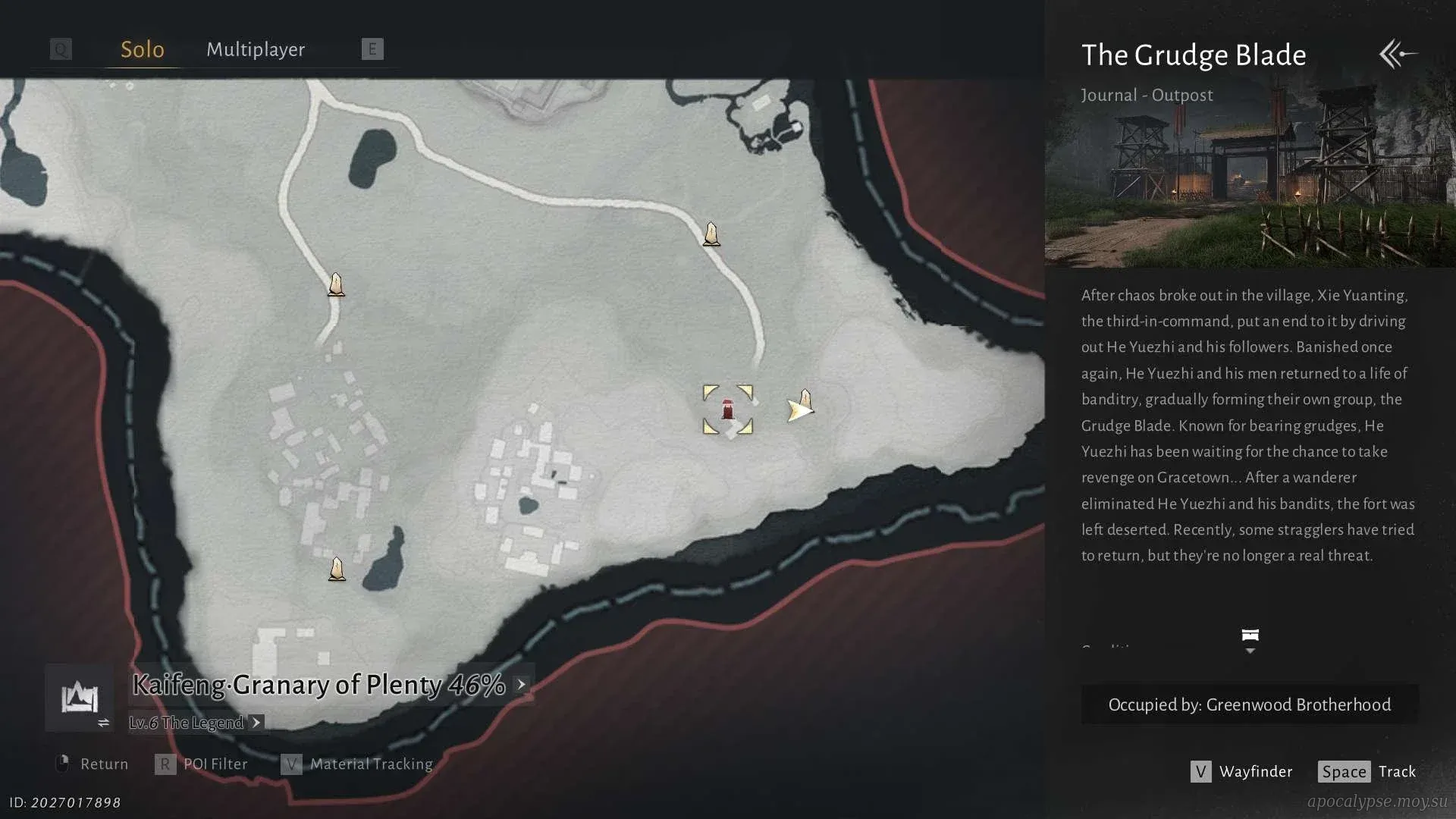Select the stone marker on the western path
The width and height of the screenshot is (1456, 819).
336,284
